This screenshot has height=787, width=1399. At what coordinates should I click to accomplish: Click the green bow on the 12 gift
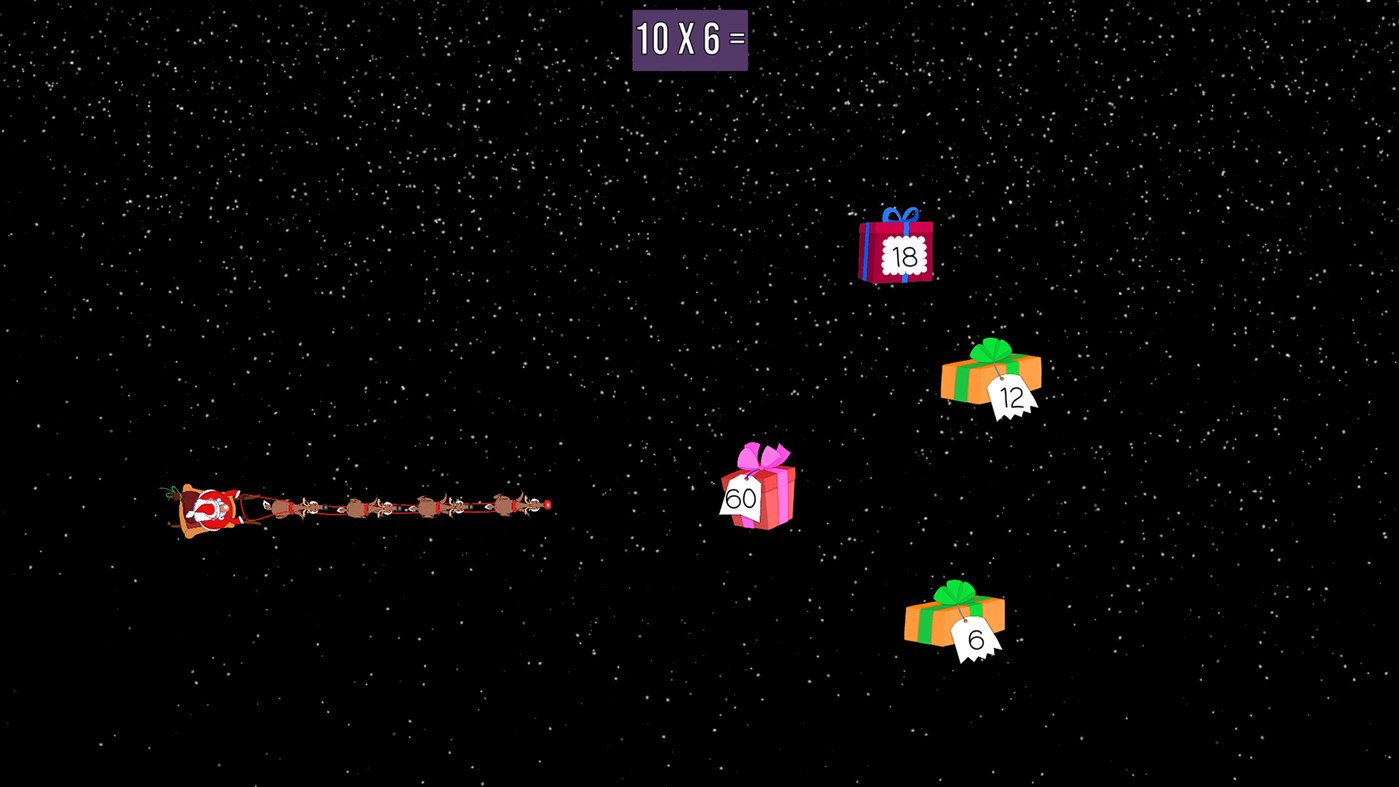point(990,352)
